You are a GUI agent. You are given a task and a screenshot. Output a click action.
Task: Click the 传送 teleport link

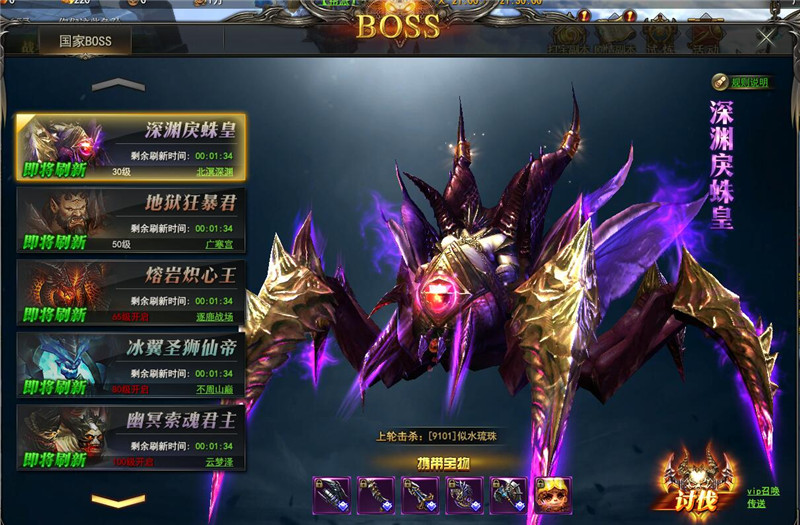click(757, 505)
